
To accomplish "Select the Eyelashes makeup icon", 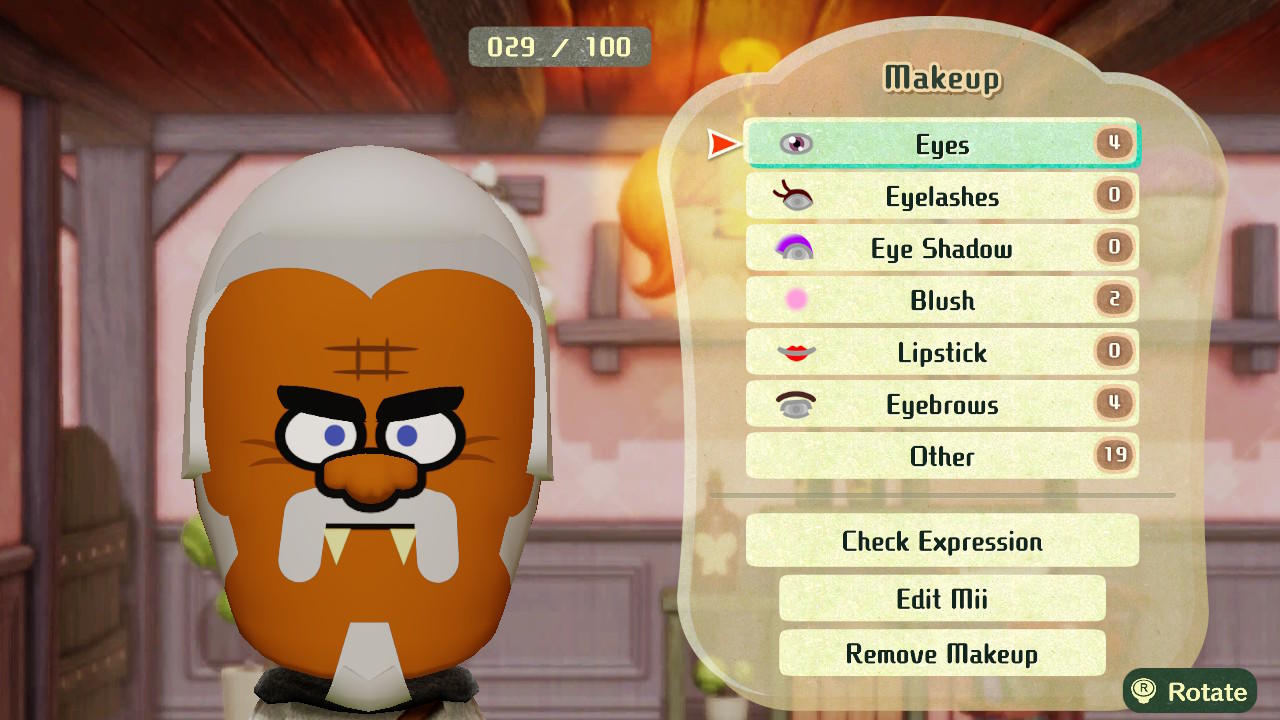I will (x=795, y=196).
